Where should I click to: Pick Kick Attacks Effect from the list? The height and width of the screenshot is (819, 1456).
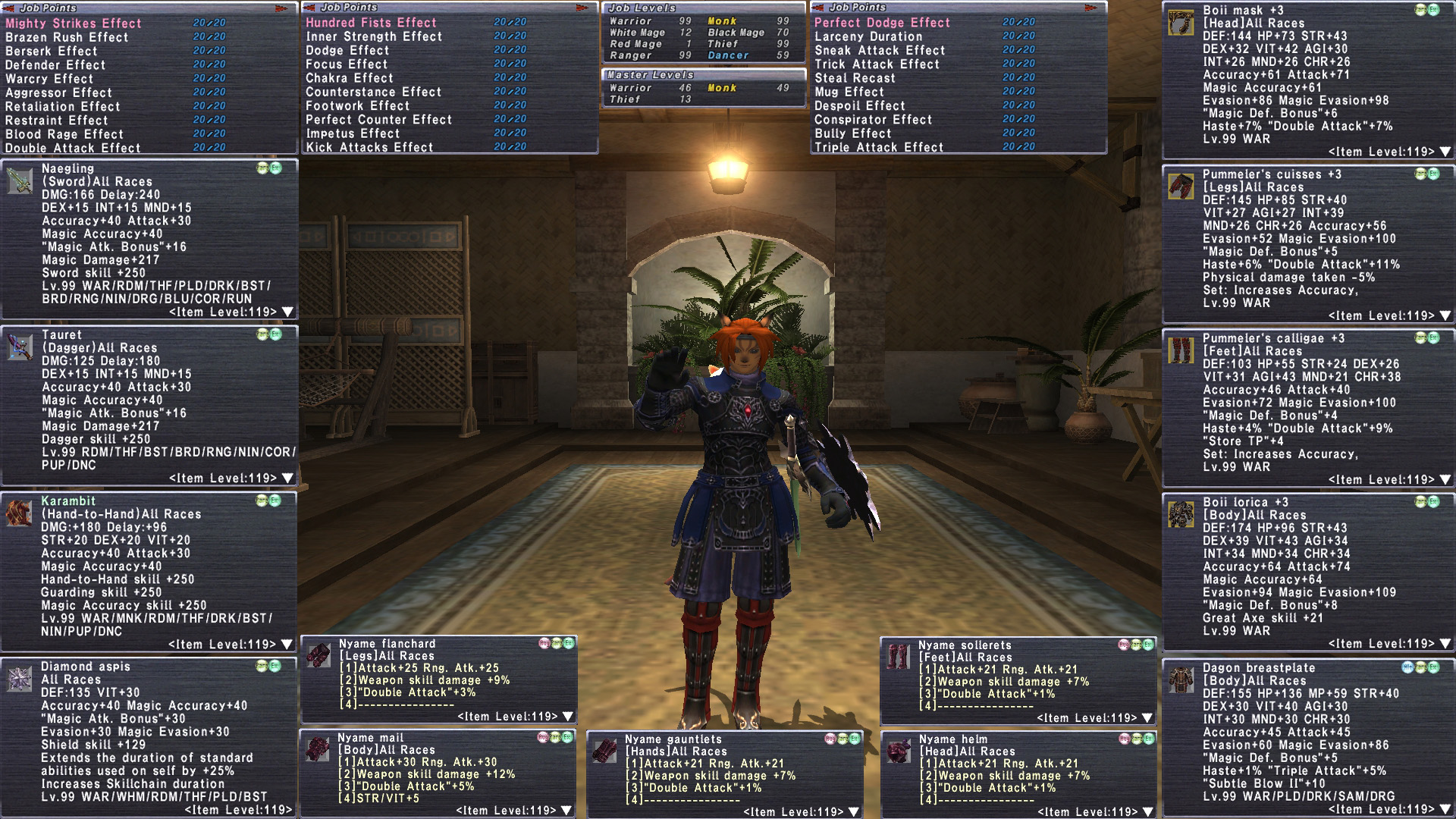pyautogui.click(x=369, y=147)
